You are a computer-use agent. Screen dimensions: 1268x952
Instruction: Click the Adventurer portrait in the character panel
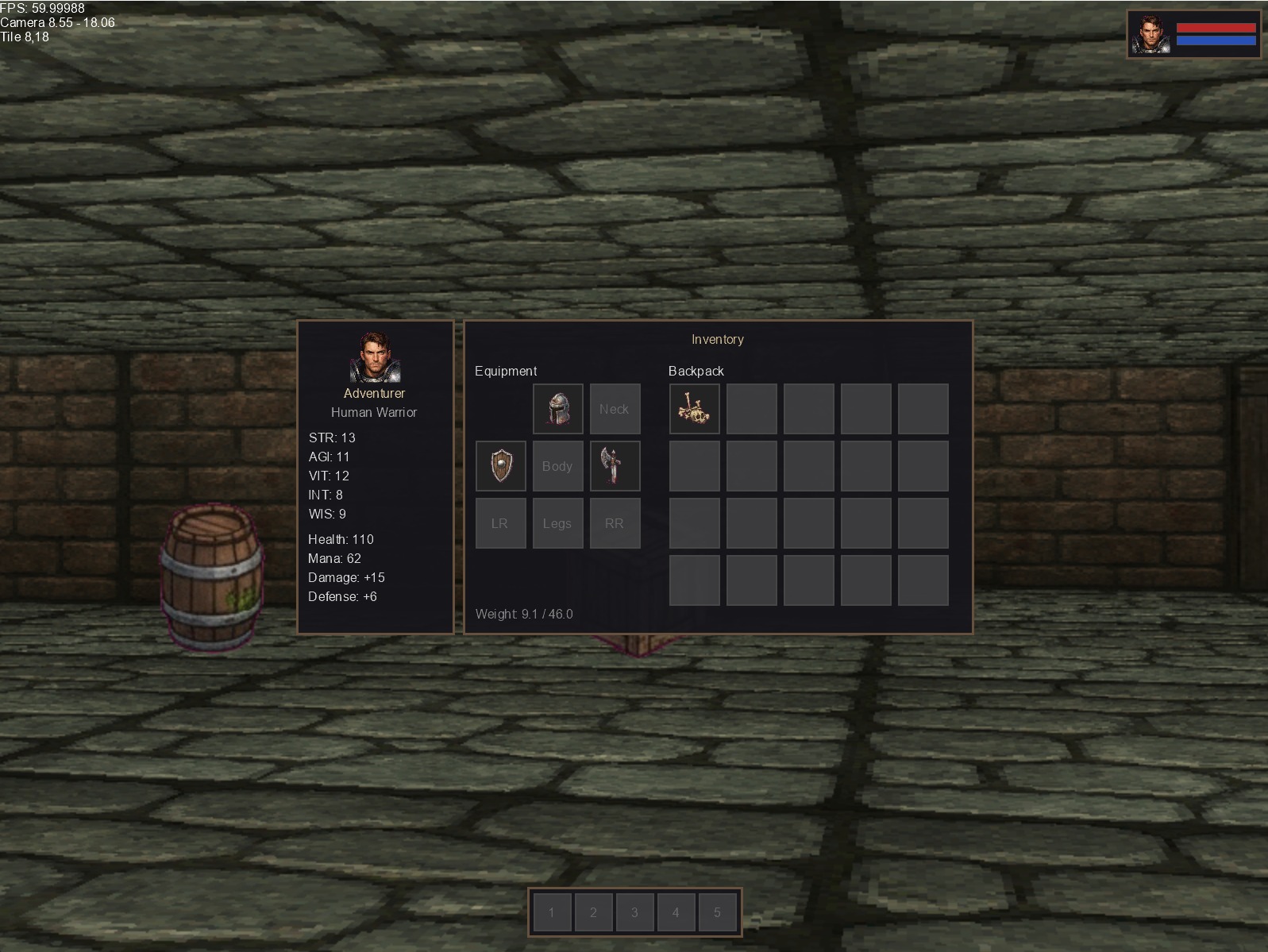pyautogui.click(x=375, y=357)
